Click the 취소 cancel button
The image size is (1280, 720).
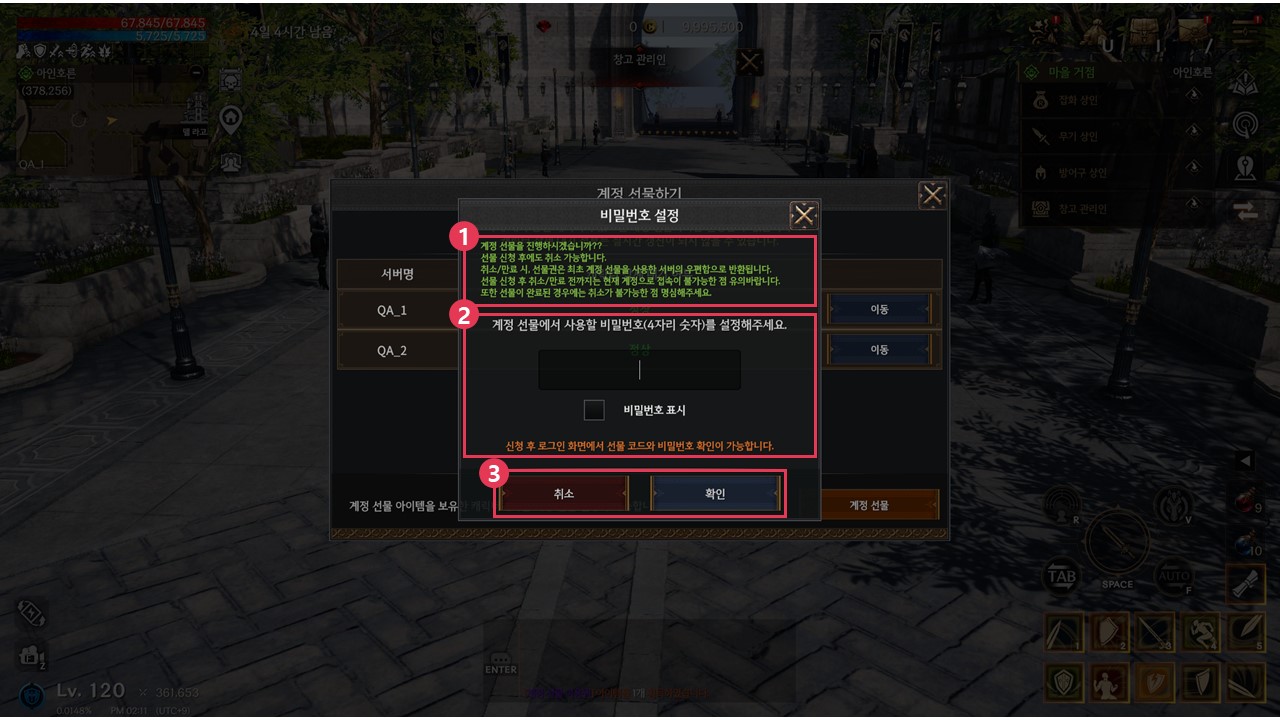tap(564, 494)
